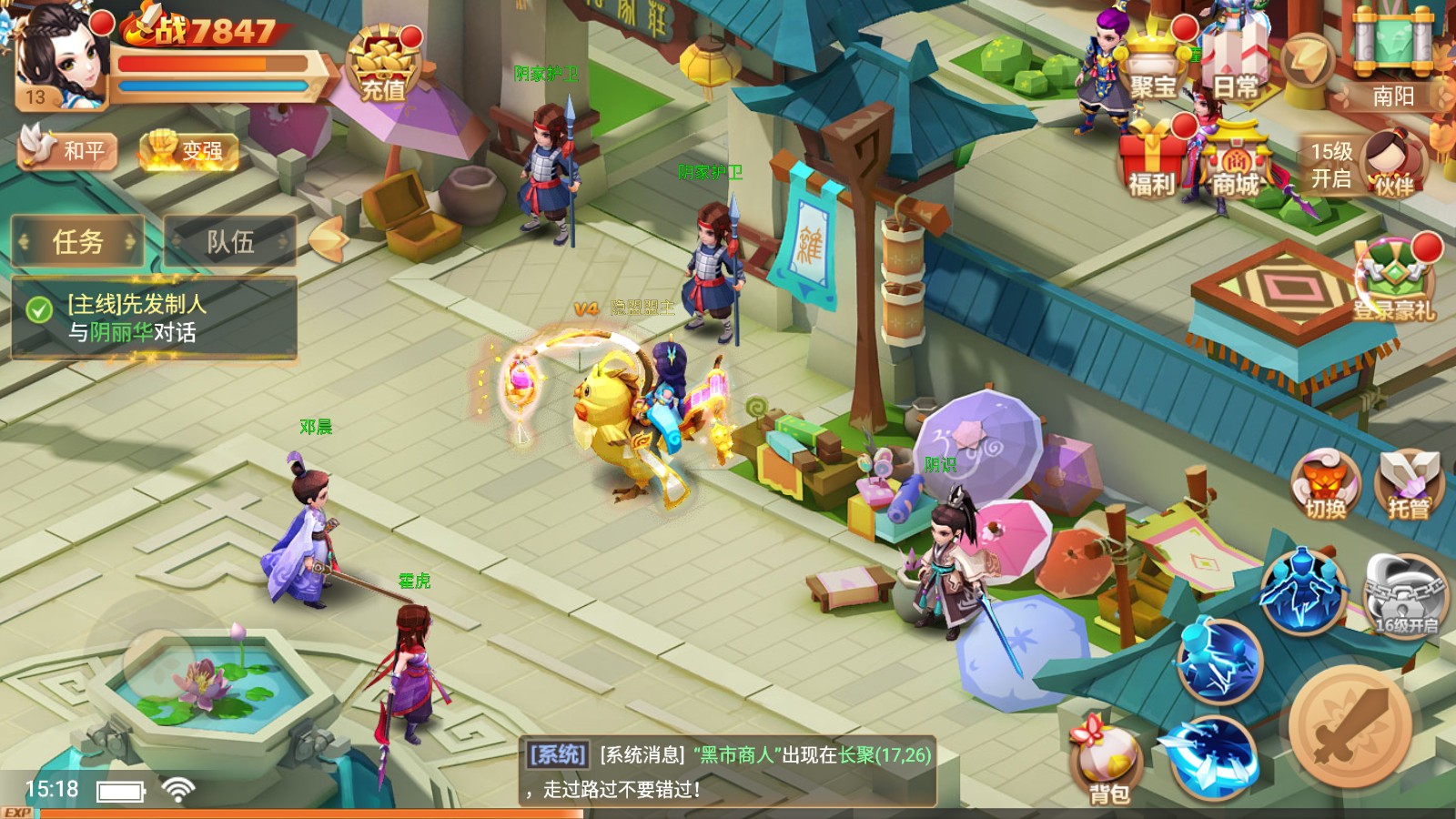Open the 变强 power-up menu
Screen dimensions: 1456x819
(x=189, y=149)
